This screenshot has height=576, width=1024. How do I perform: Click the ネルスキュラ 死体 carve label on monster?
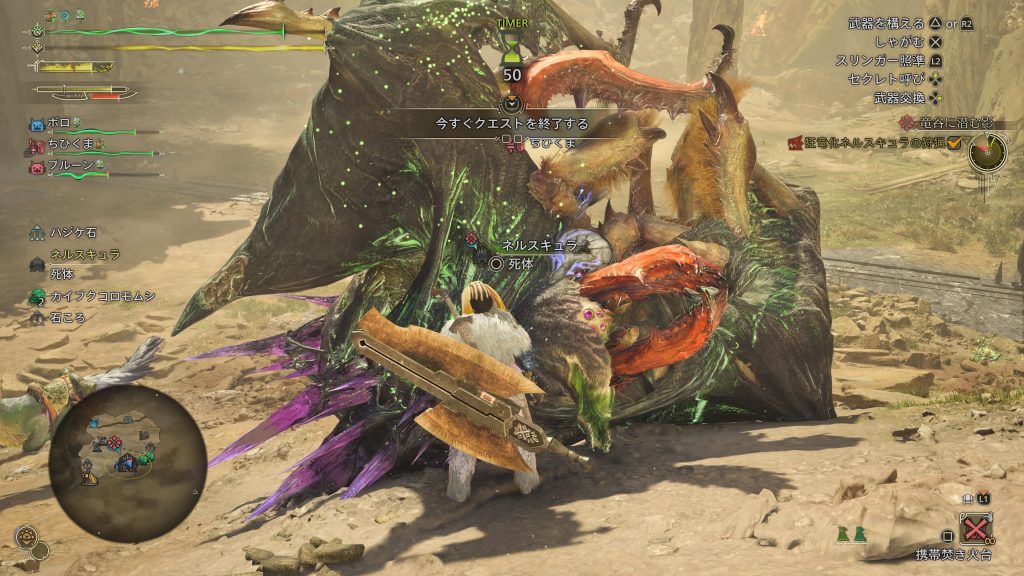tap(521, 254)
